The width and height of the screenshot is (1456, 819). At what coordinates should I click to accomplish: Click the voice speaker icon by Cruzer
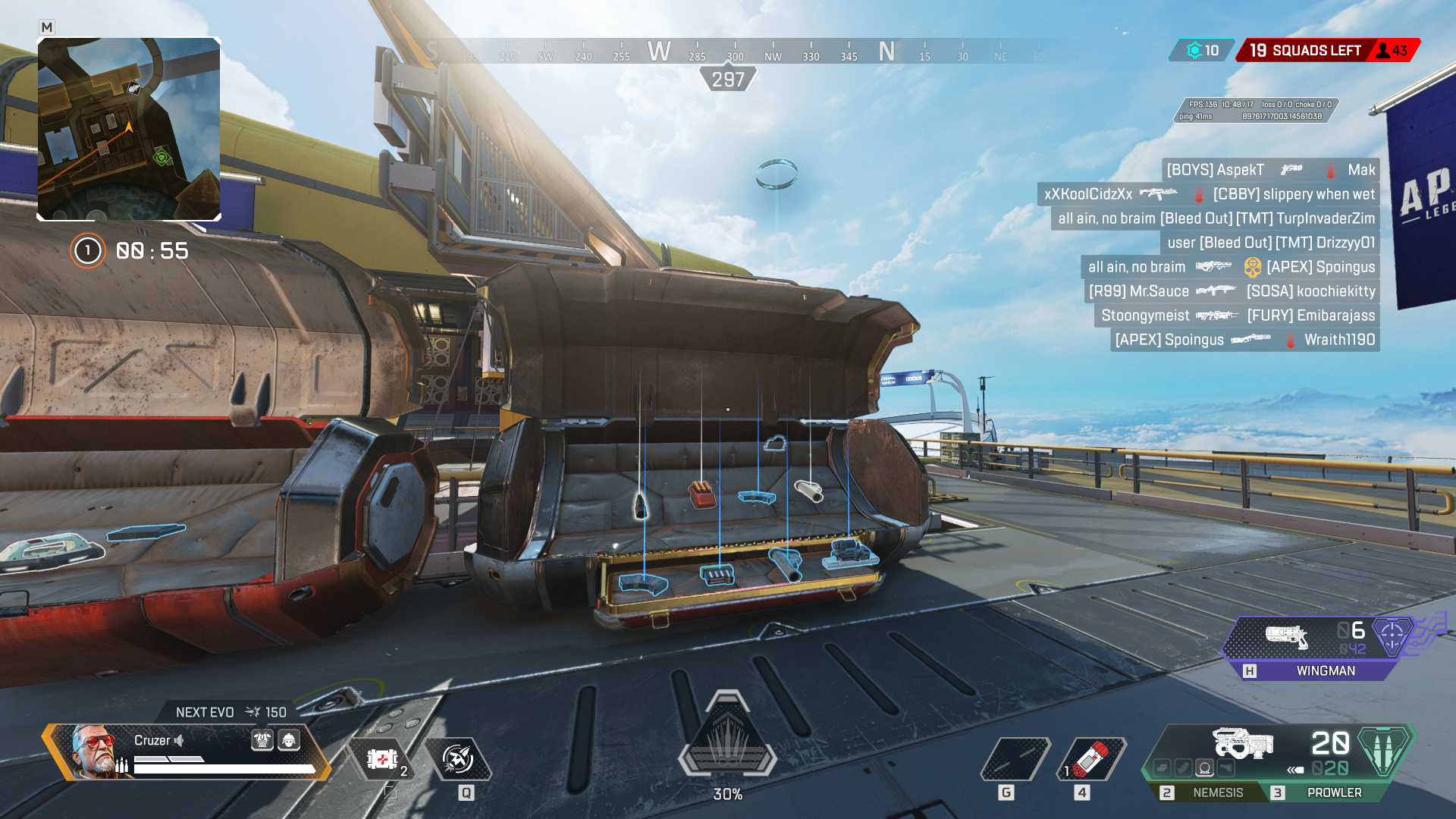pyautogui.click(x=180, y=740)
